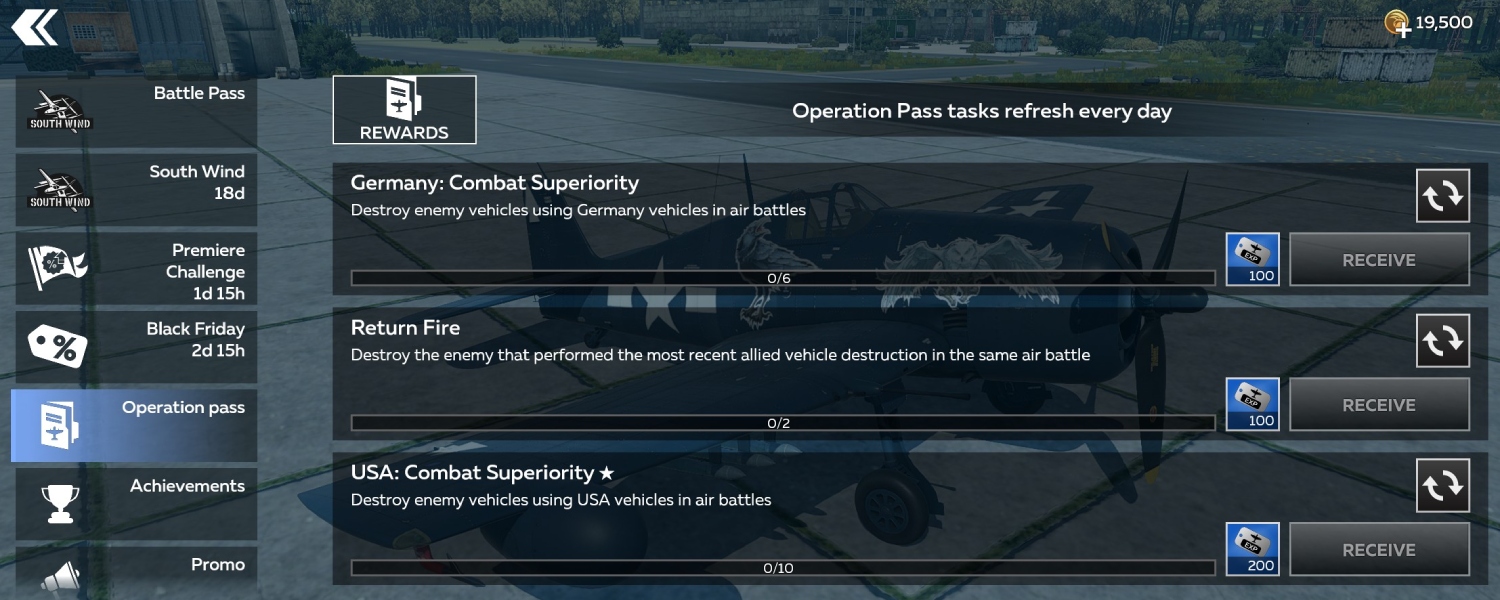Select the Black Friday offers tab

tap(136, 346)
